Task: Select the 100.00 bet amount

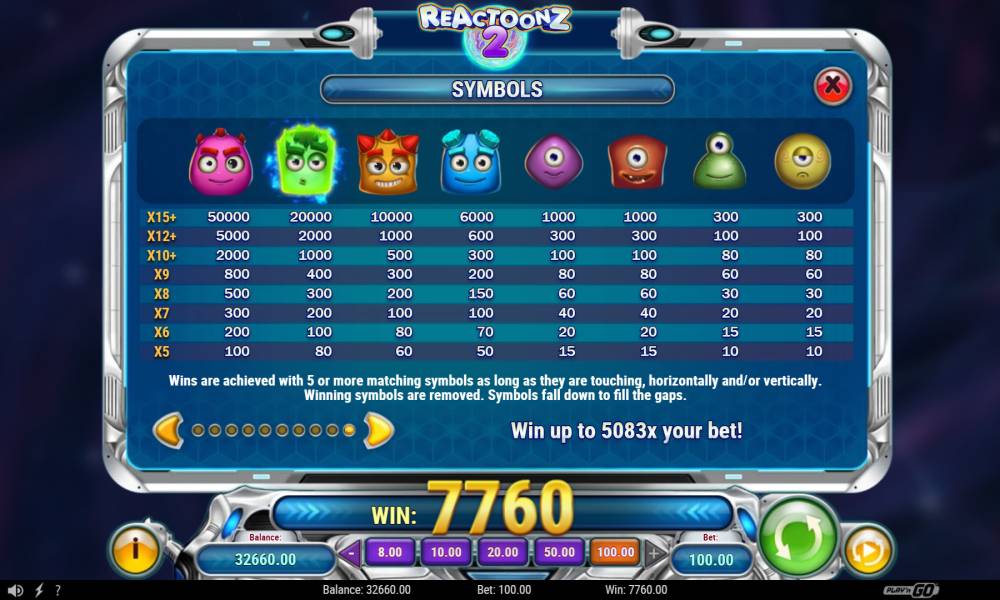Action: point(615,552)
